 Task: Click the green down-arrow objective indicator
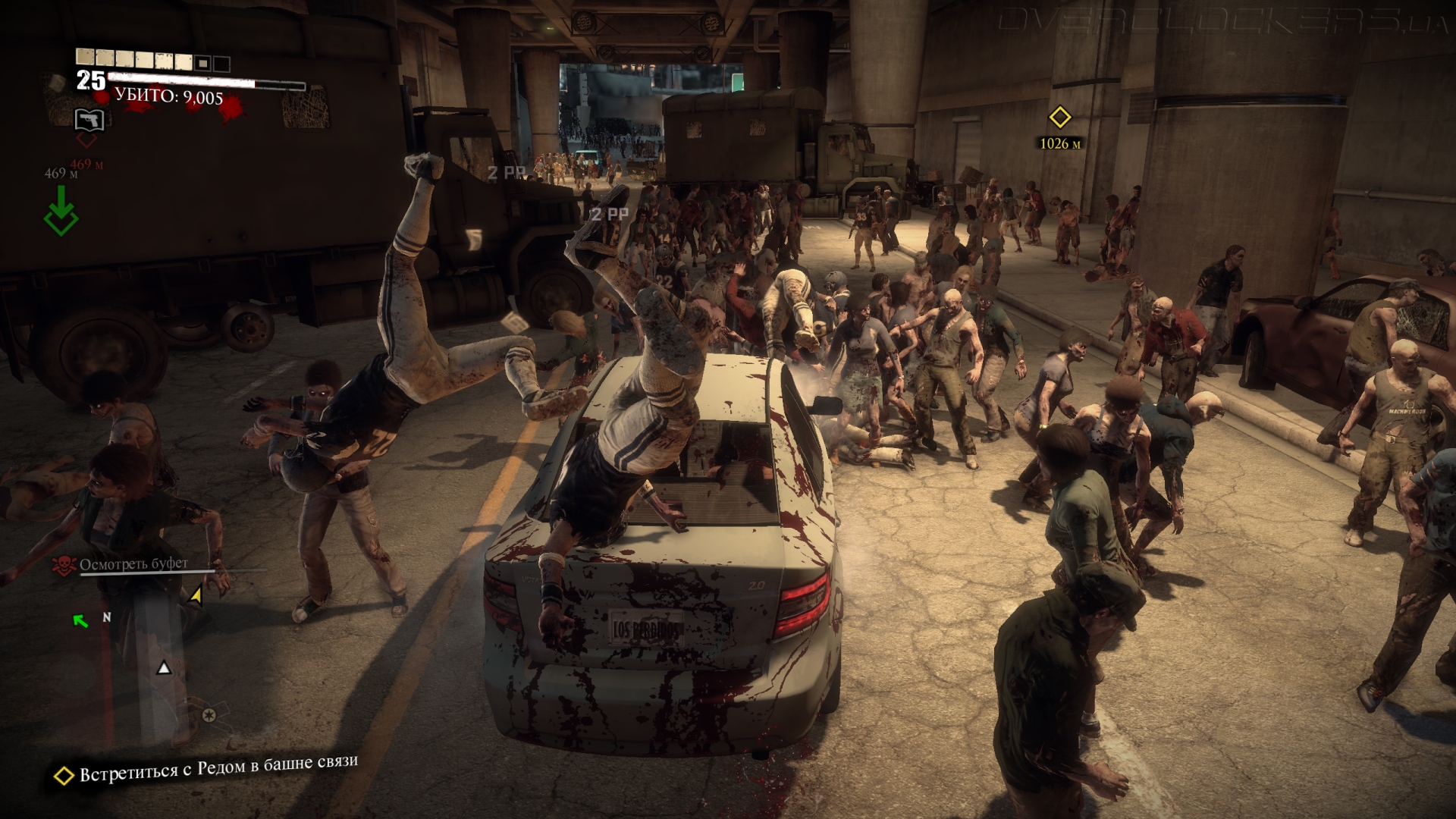click(61, 210)
